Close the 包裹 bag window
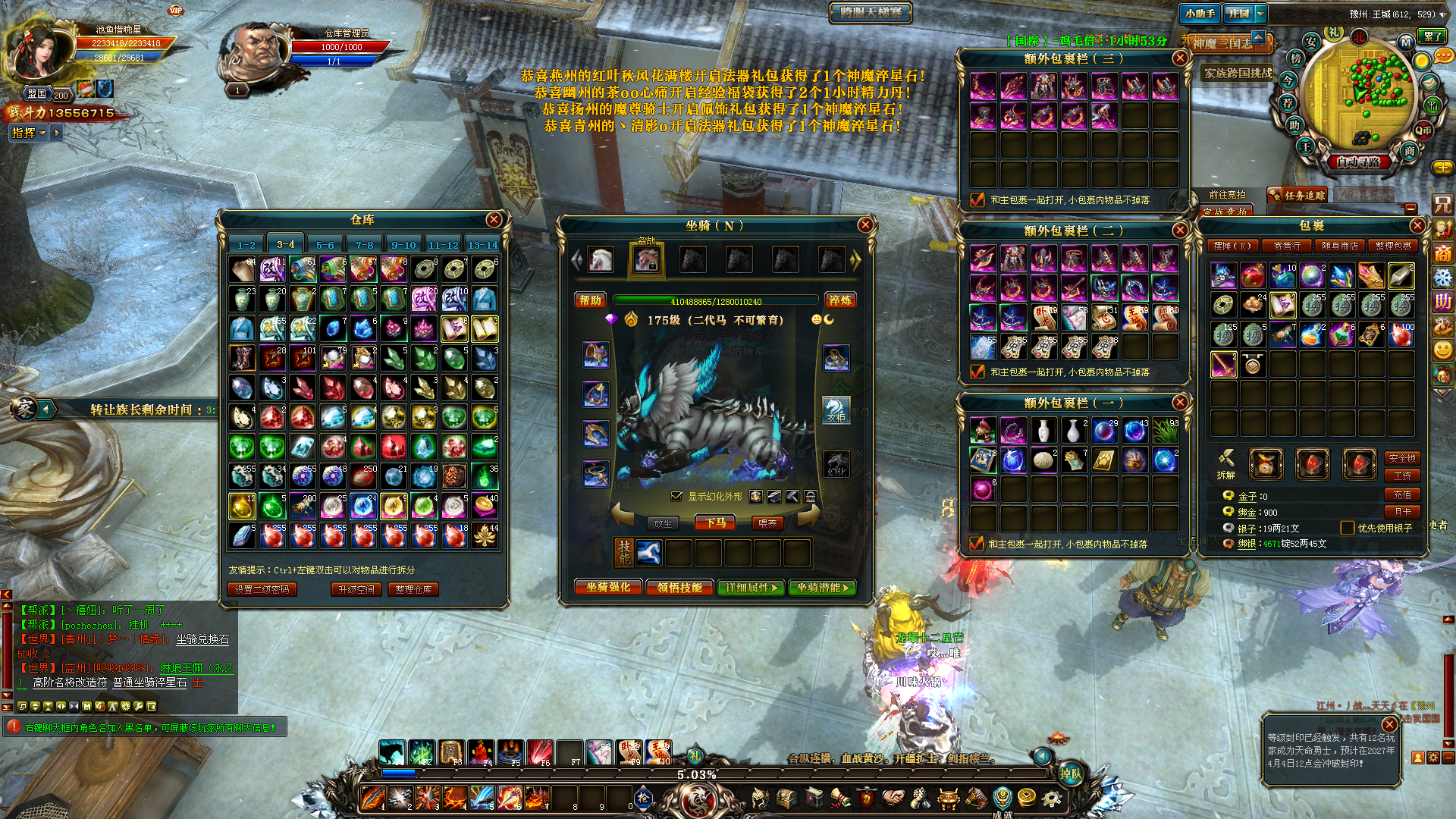The height and width of the screenshot is (819, 1456). [x=1417, y=226]
